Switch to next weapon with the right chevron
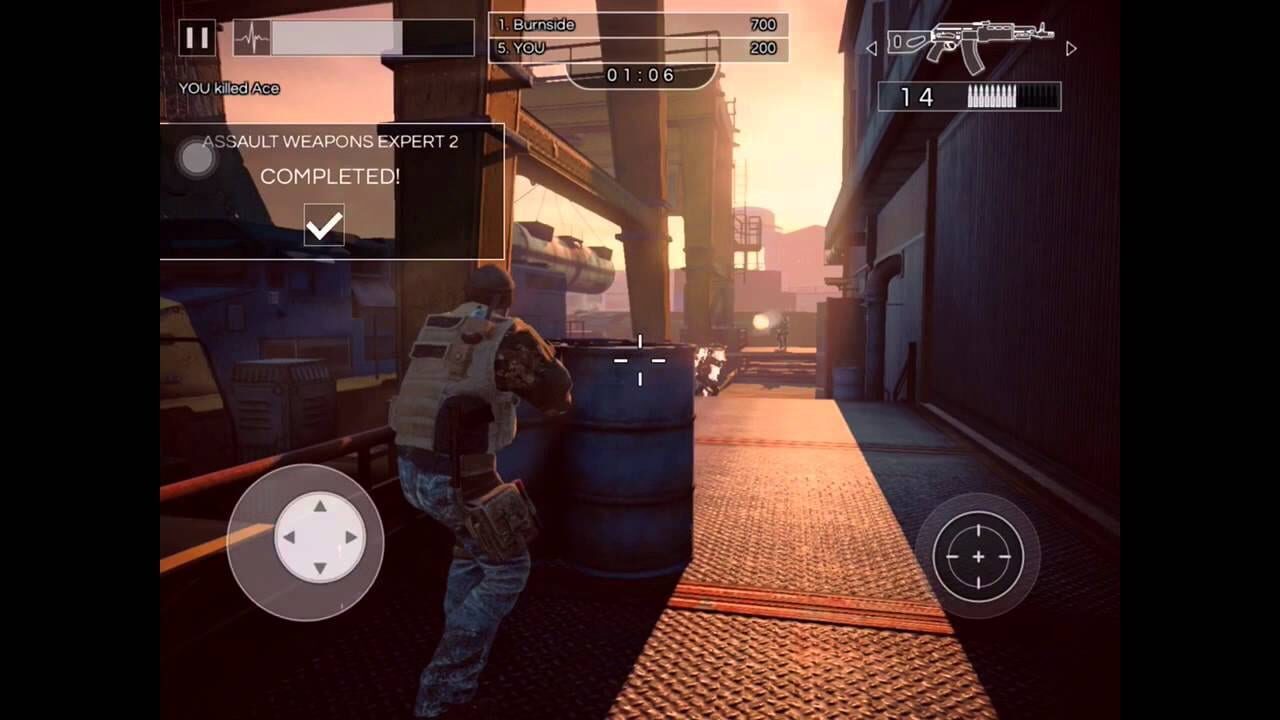Viewport: 1280px width, 720px height. point(1071,46)
